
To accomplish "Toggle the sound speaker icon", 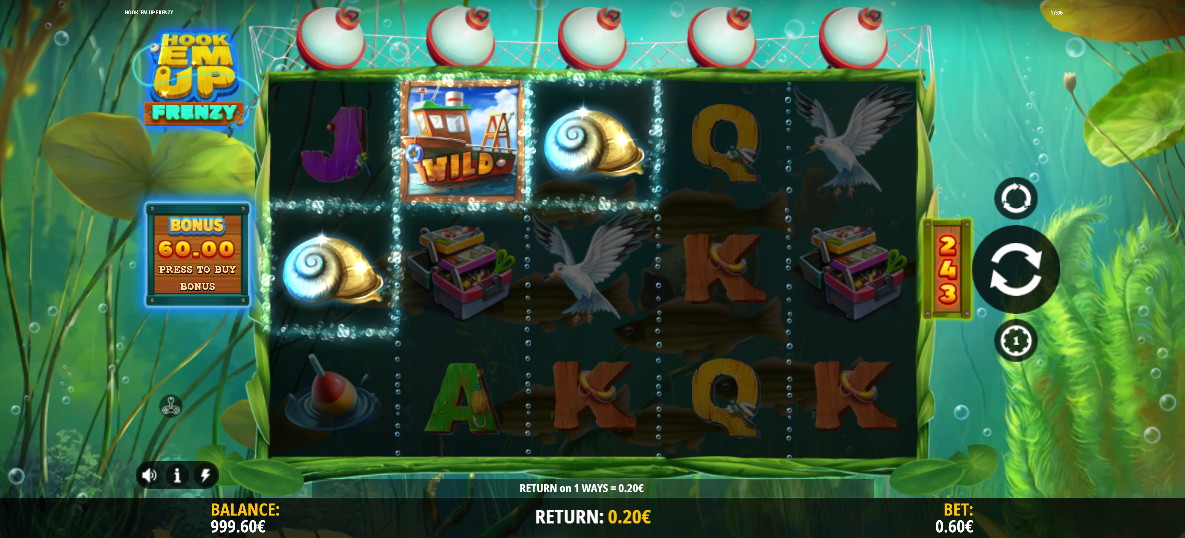I will pos(149,475).
